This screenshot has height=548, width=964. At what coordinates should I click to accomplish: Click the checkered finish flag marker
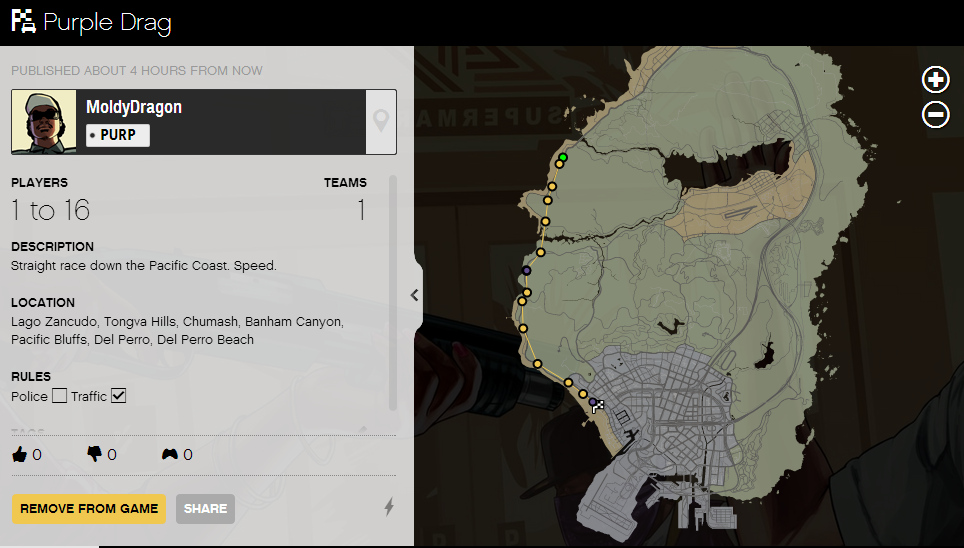pos(598,406)
